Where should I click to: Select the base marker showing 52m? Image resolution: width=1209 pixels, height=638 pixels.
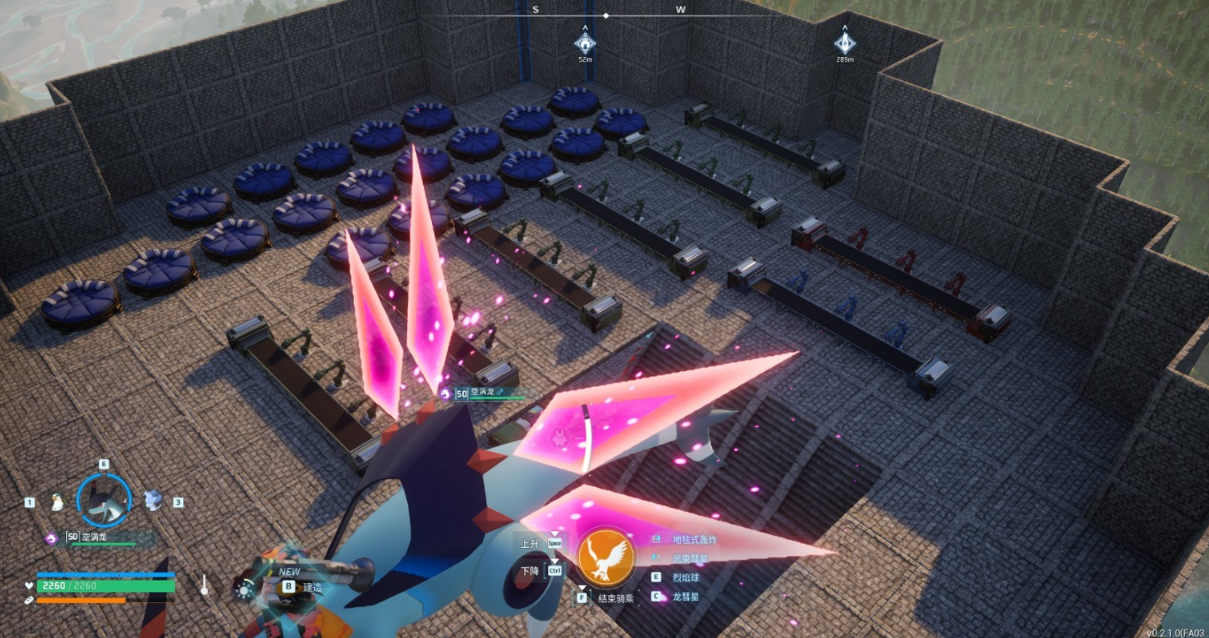[585, 42]
